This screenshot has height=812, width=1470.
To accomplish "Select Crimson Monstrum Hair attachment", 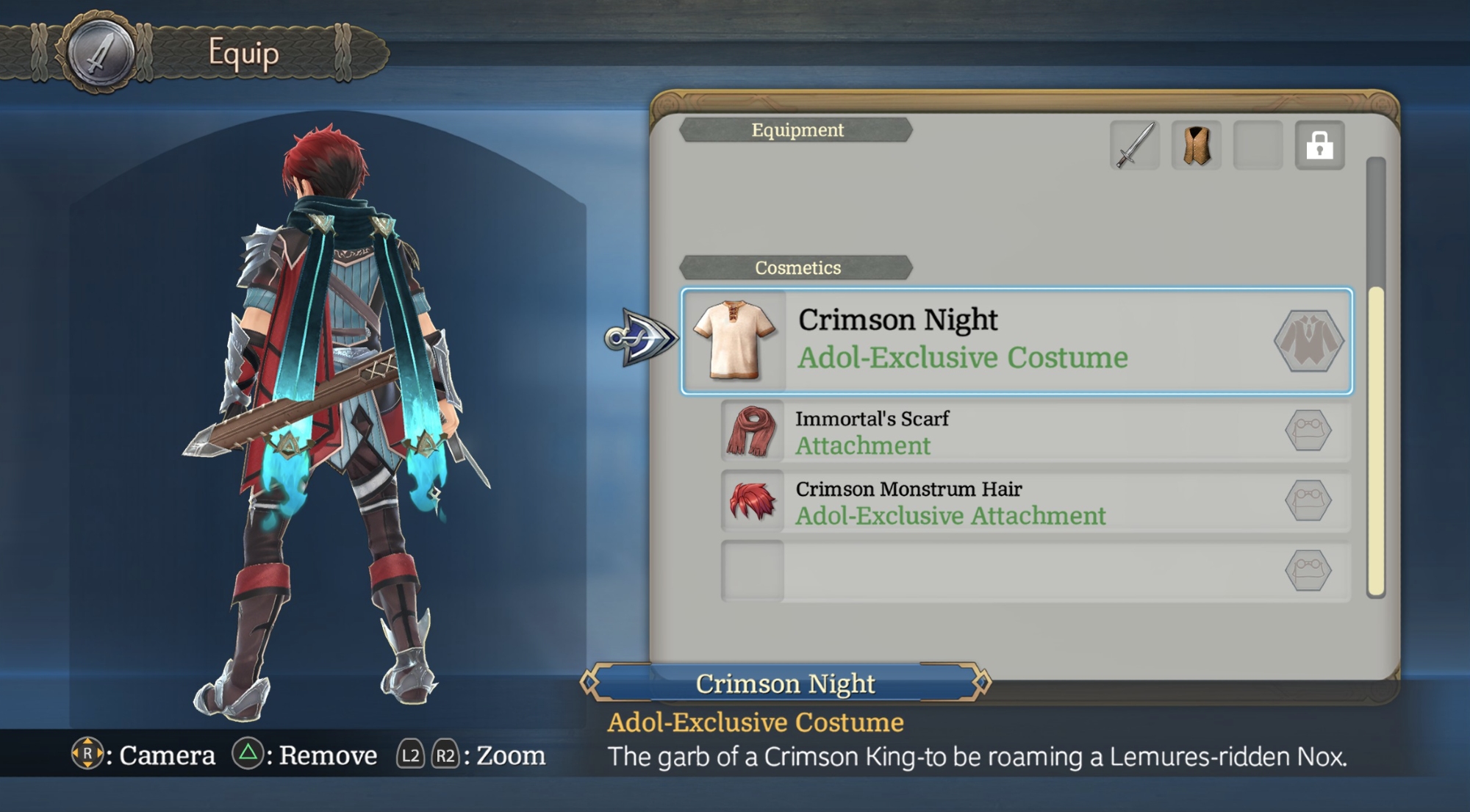I will 1035,502.
